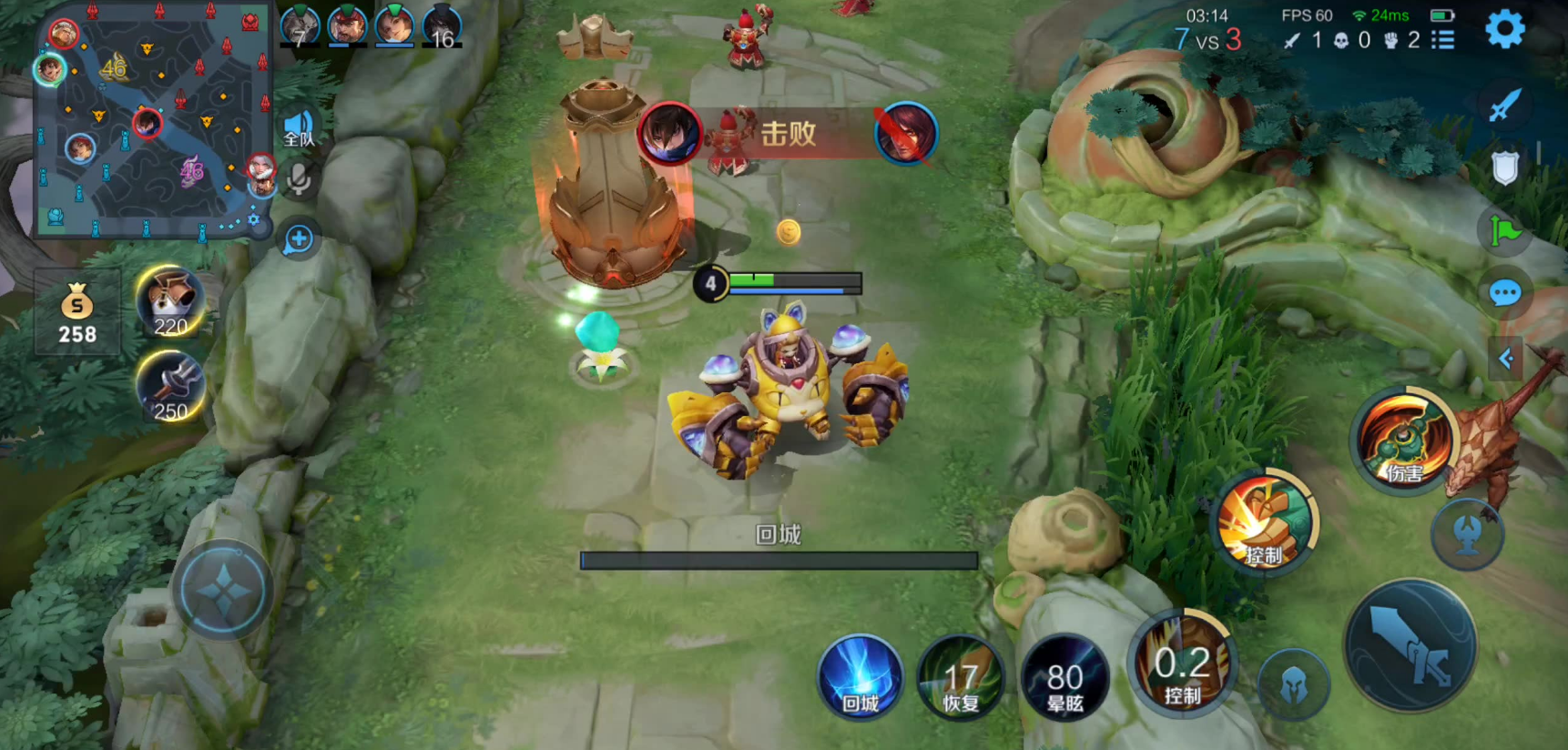The height and width of the screenshot is (750, 1568).
Task: Buy the recommended item costing 250 gold
Action: click(x=170, y=387)
